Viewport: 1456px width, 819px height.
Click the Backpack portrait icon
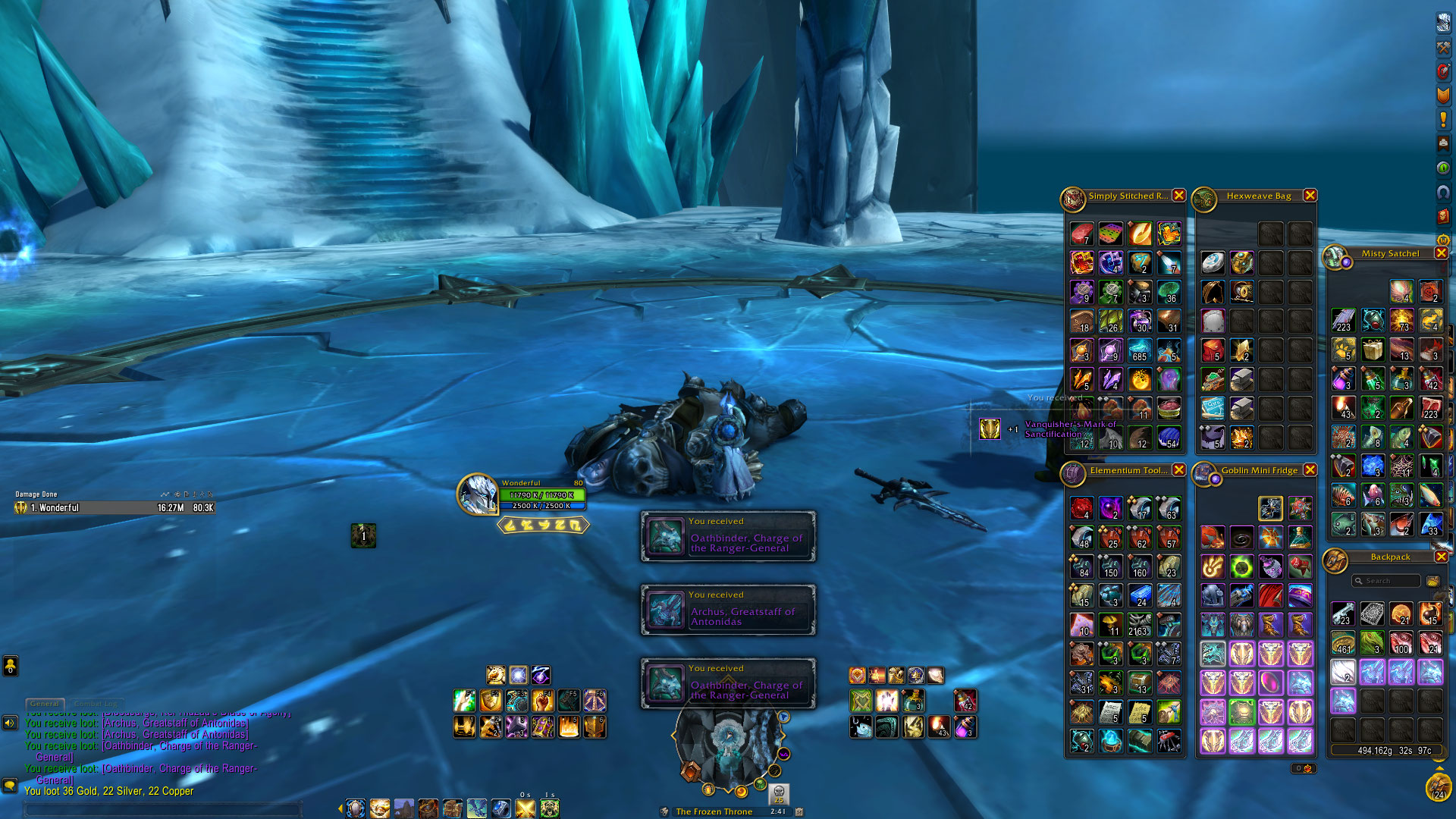pos(1335,561)
